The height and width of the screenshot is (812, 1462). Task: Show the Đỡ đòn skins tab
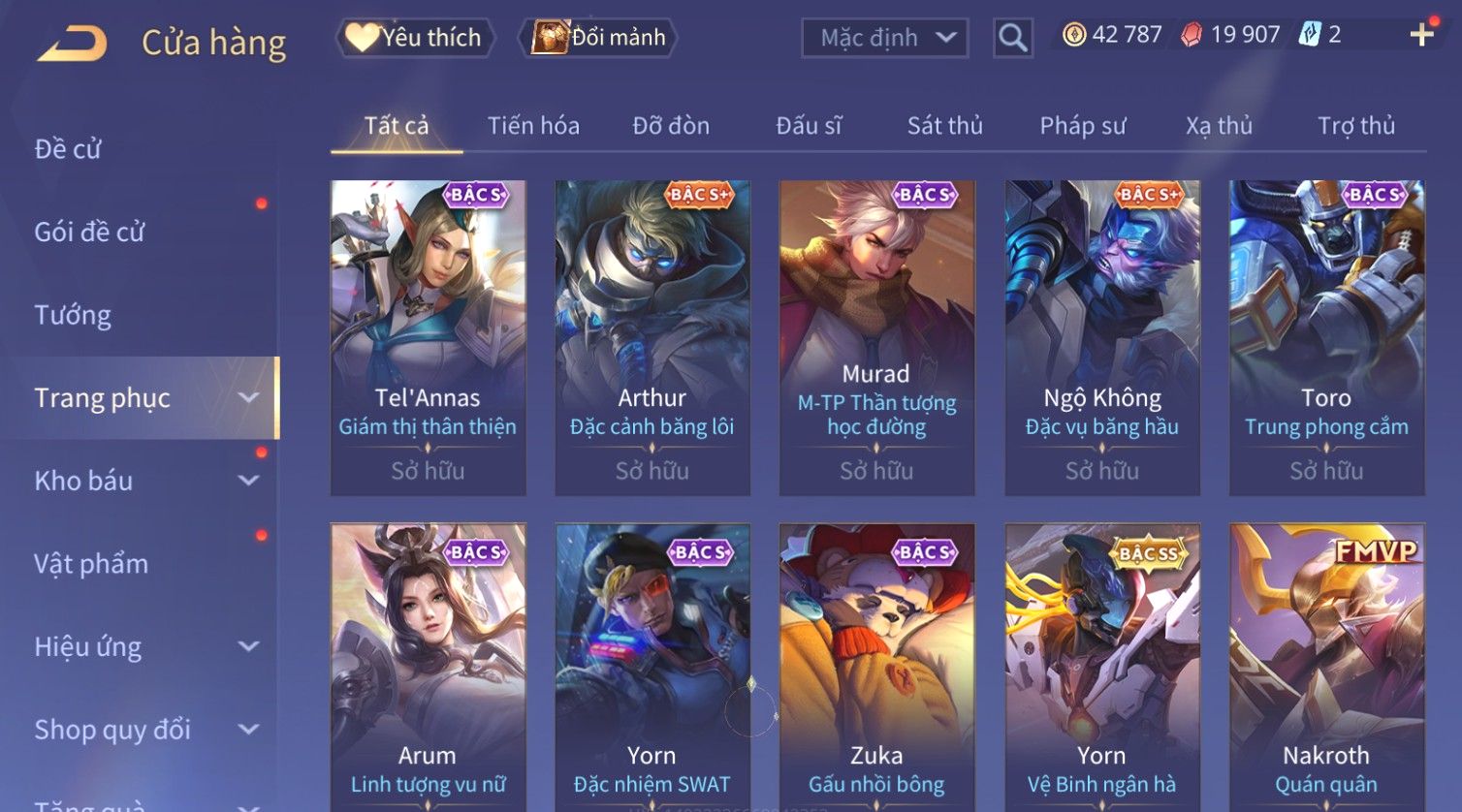click(x=671, y=126)
